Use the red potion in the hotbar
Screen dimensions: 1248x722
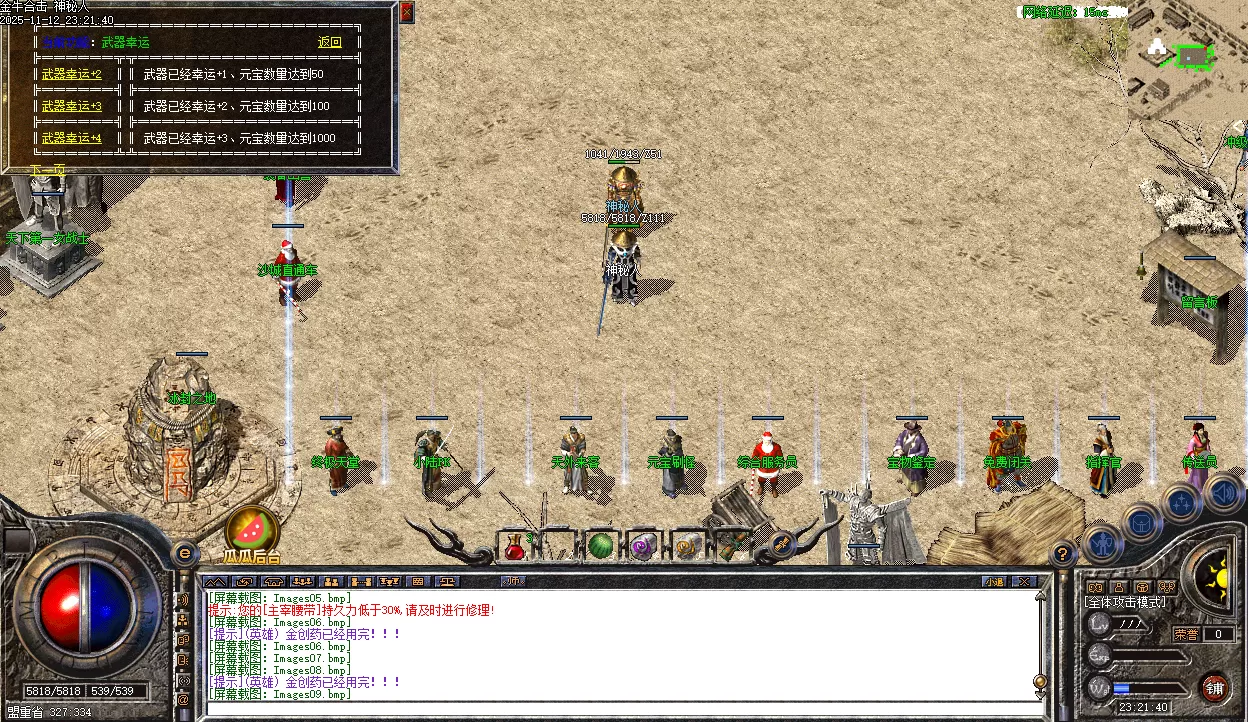(x=516, y=546)
